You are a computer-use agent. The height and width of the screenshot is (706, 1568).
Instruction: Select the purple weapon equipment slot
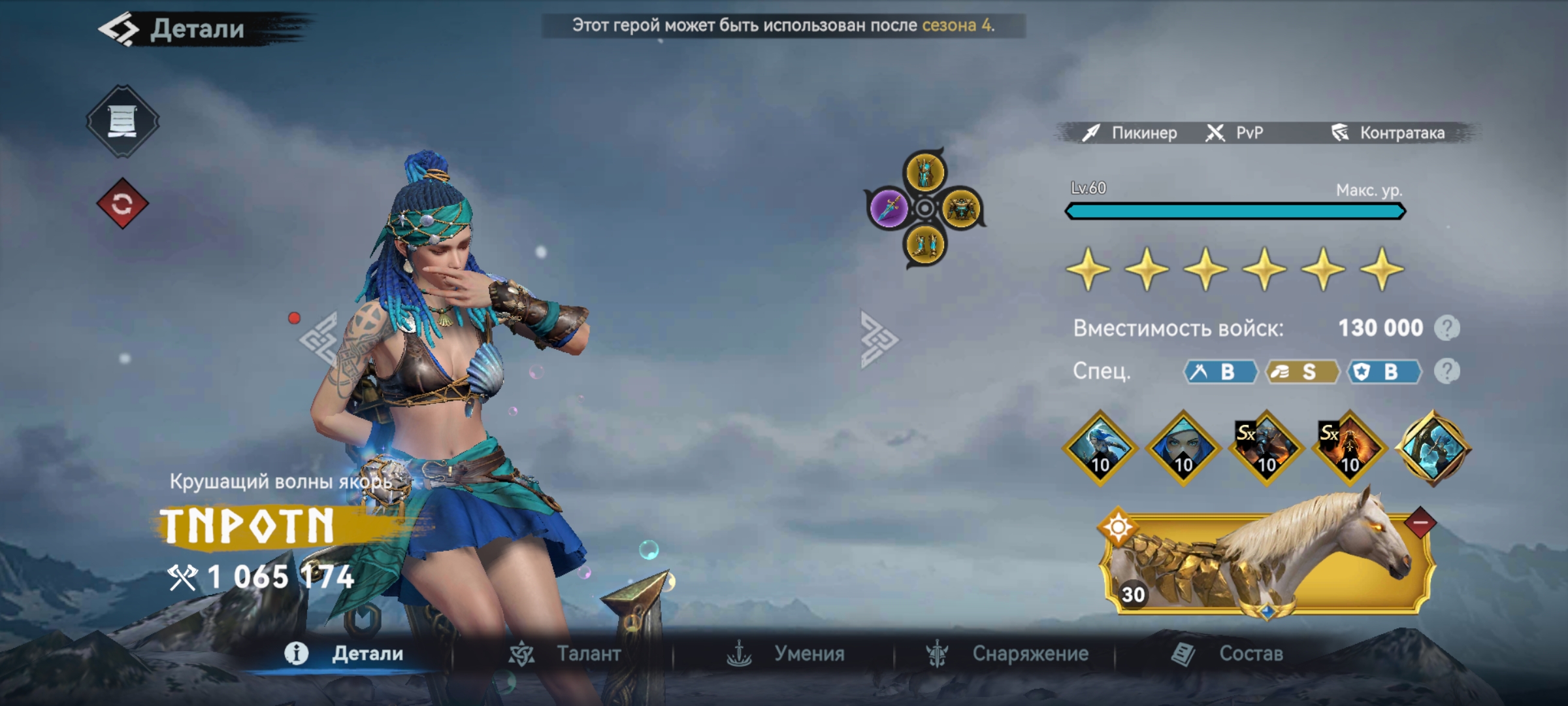pyautogui.click(x=889, y=209)
